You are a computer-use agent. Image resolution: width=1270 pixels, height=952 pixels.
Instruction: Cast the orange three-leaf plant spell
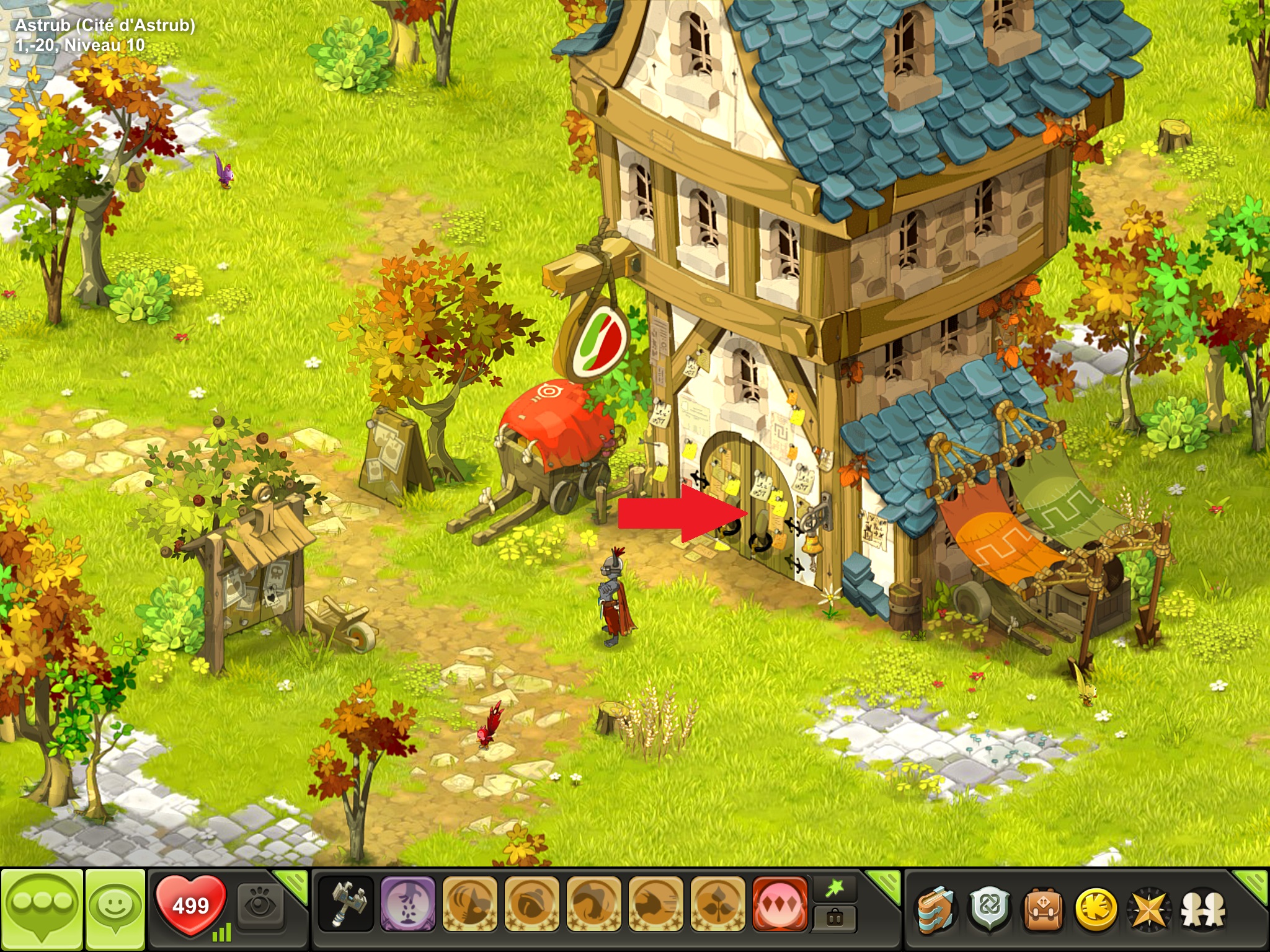click(717, 904)
